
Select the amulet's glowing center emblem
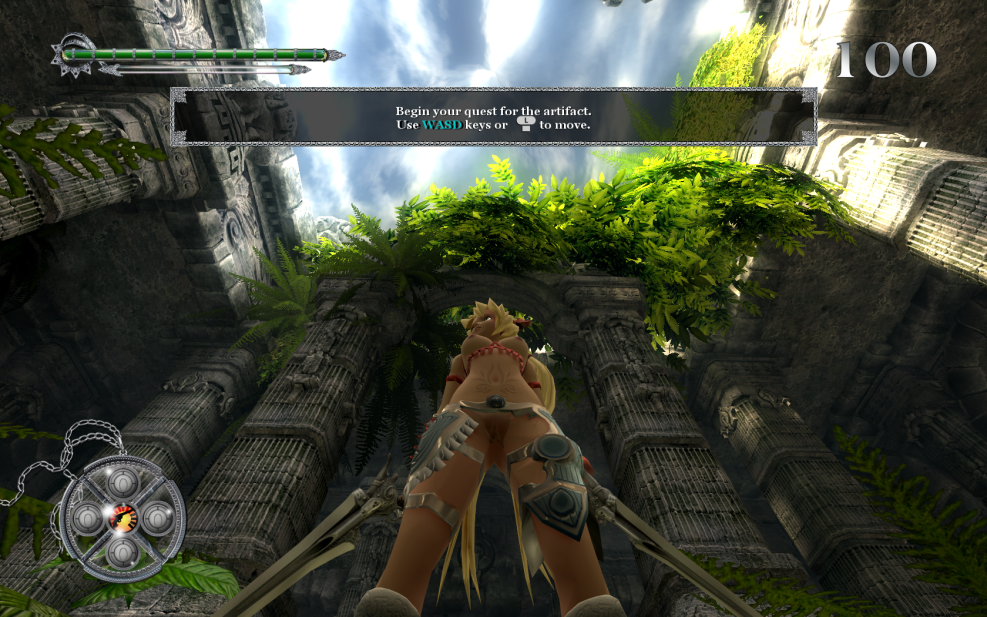pos(122,517)
